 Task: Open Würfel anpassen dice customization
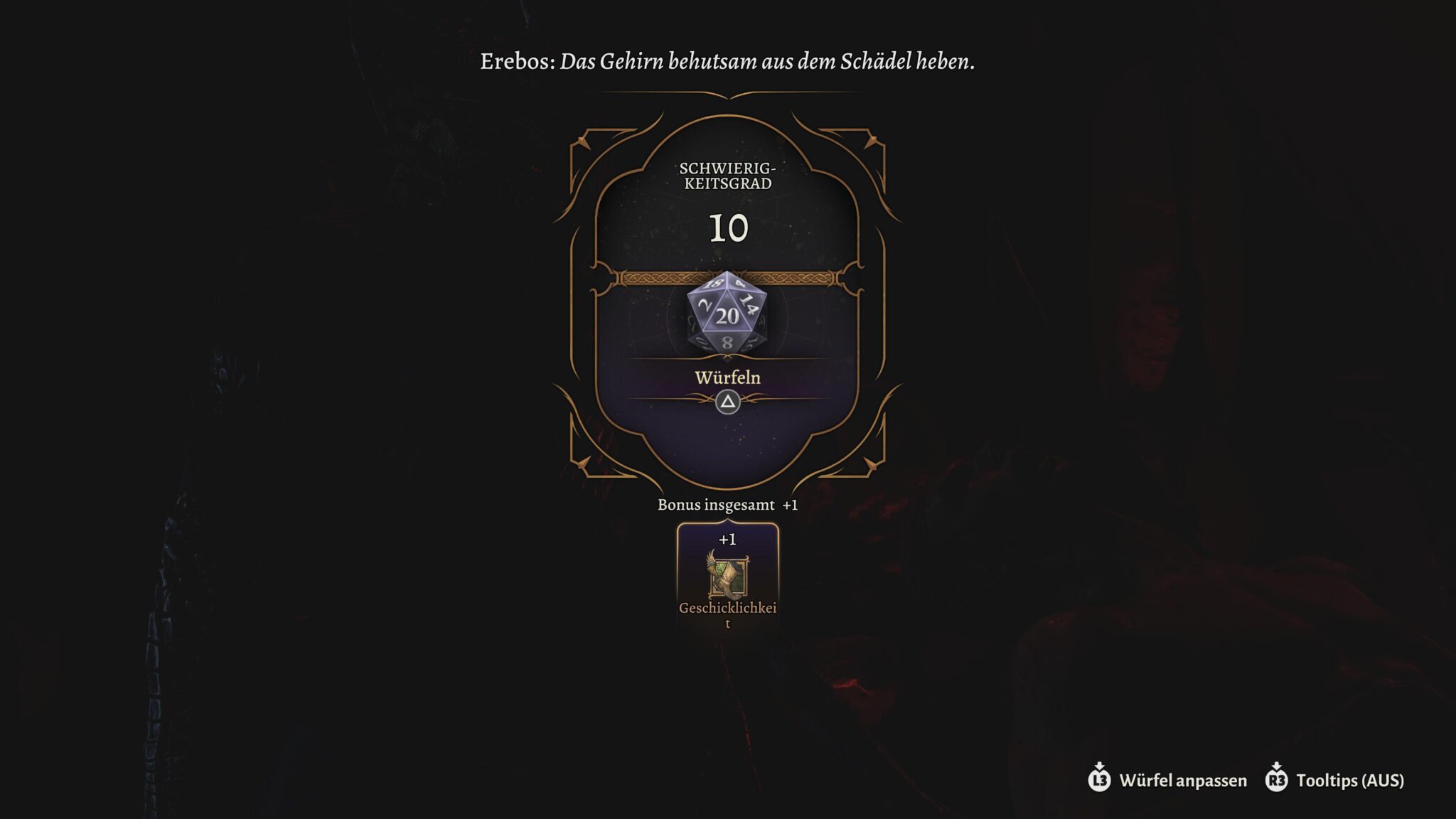(1167, 780)
